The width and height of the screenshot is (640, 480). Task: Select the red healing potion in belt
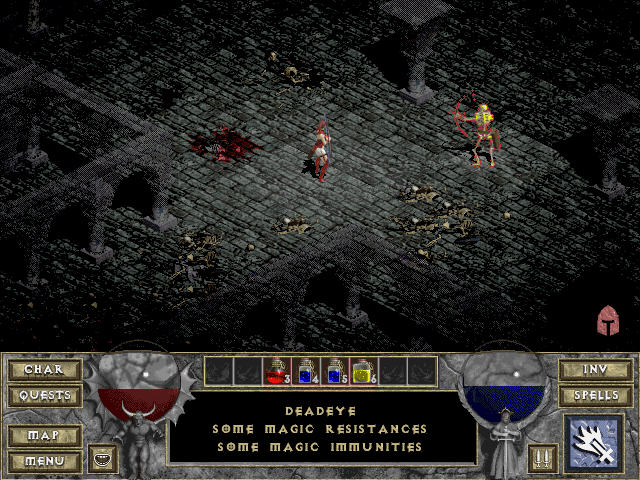(277, 371)
